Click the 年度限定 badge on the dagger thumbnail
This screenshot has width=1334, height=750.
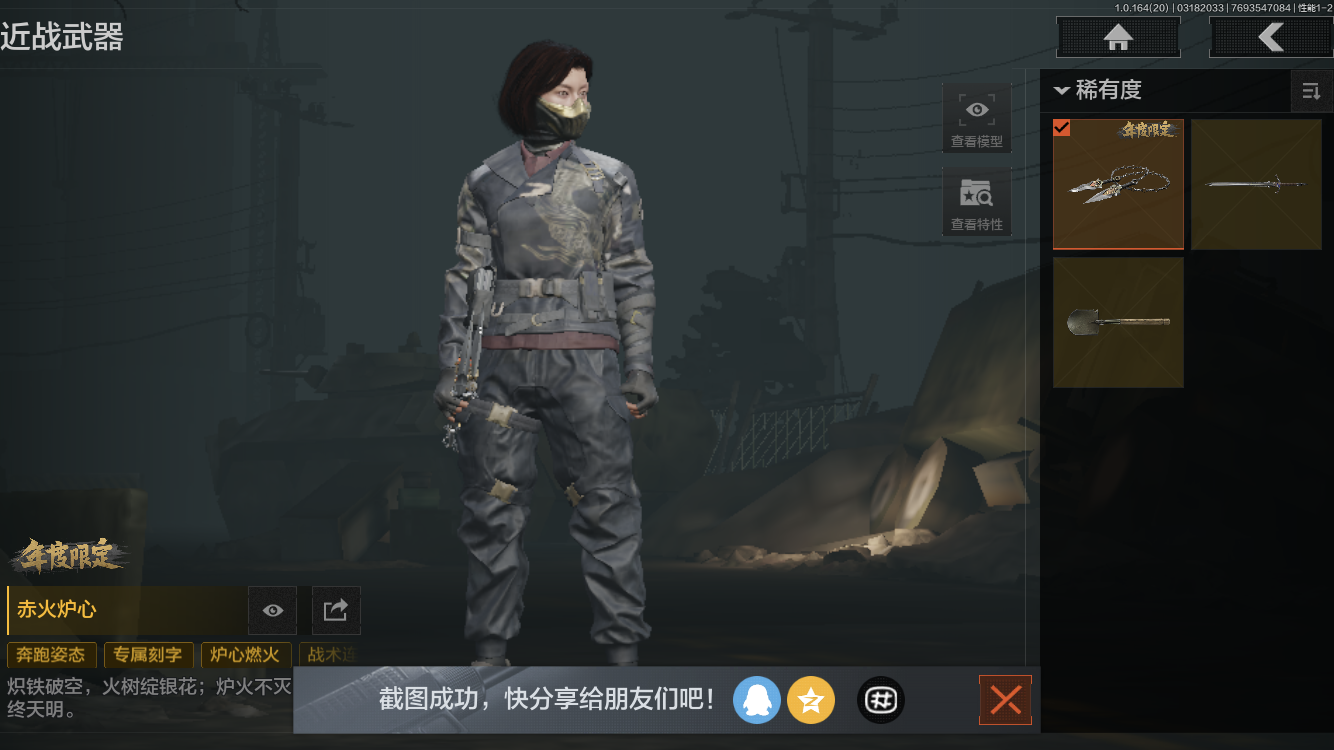(1150, 130)
